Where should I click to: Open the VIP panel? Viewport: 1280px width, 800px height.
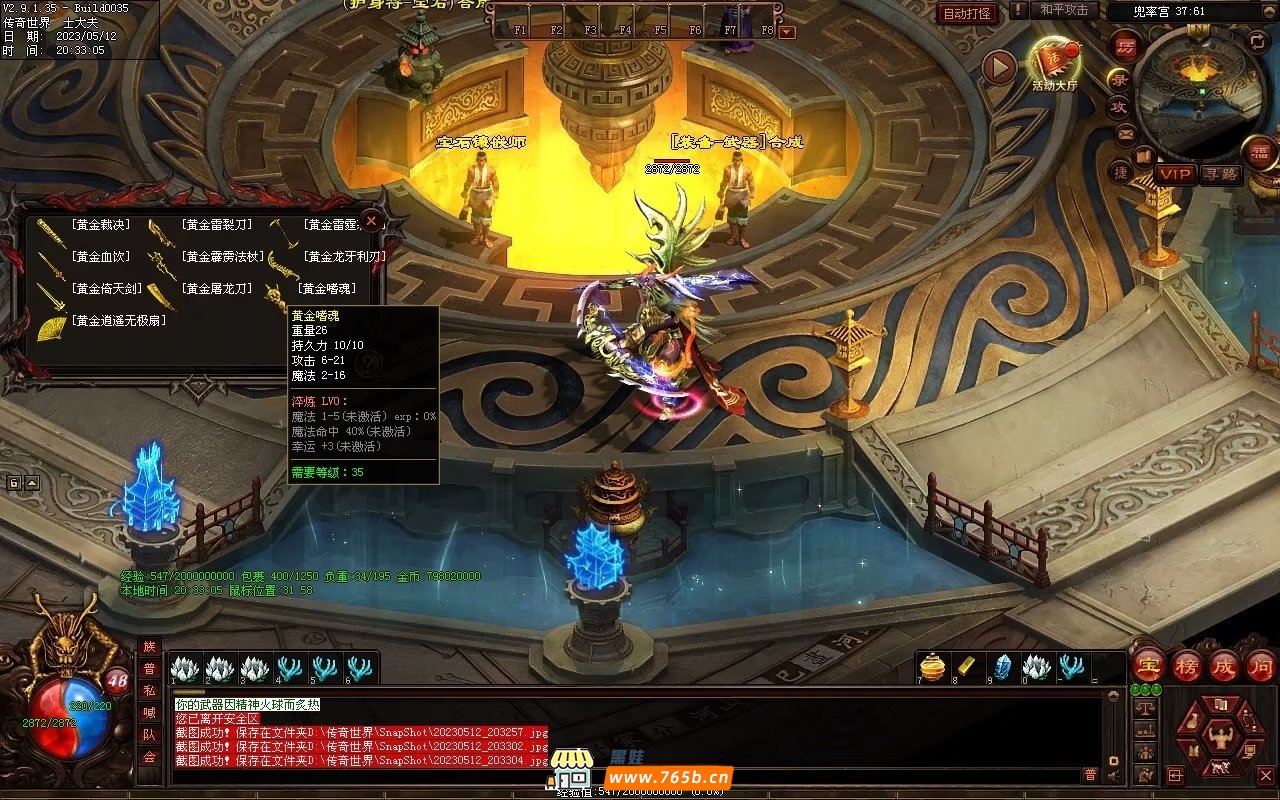[1176, 174]
